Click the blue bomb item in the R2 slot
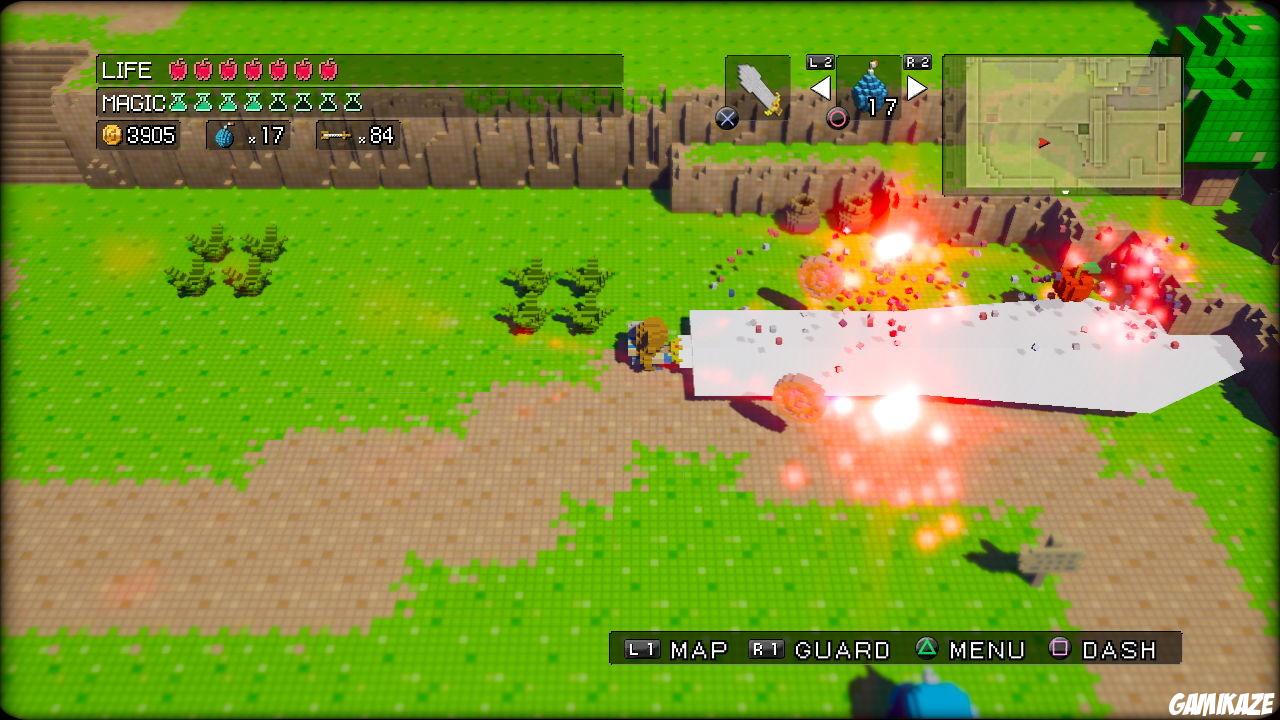This screenshot has height=720, width=1280. 870,88
